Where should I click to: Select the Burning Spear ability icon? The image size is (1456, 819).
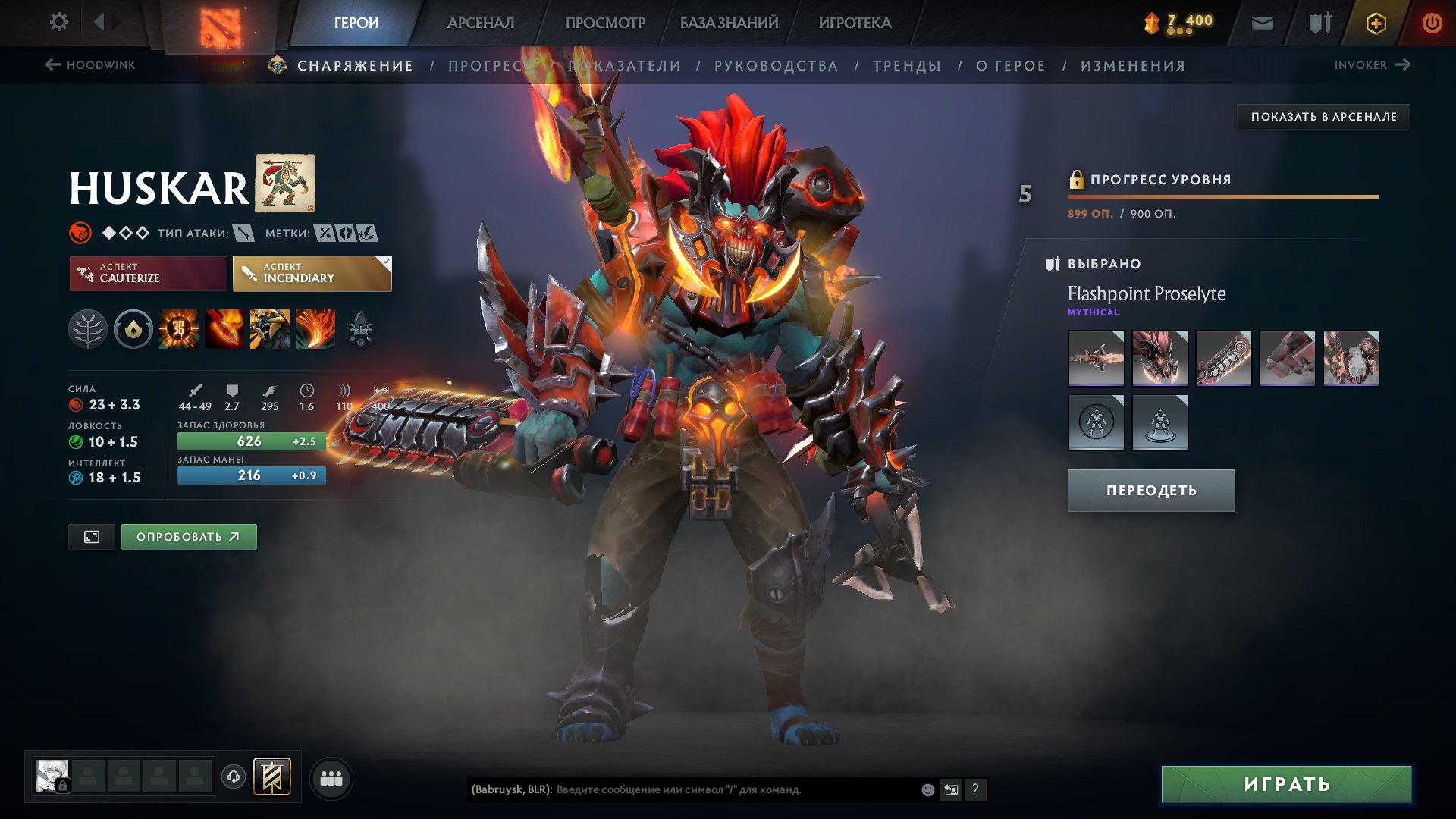[x=223, y=328]
